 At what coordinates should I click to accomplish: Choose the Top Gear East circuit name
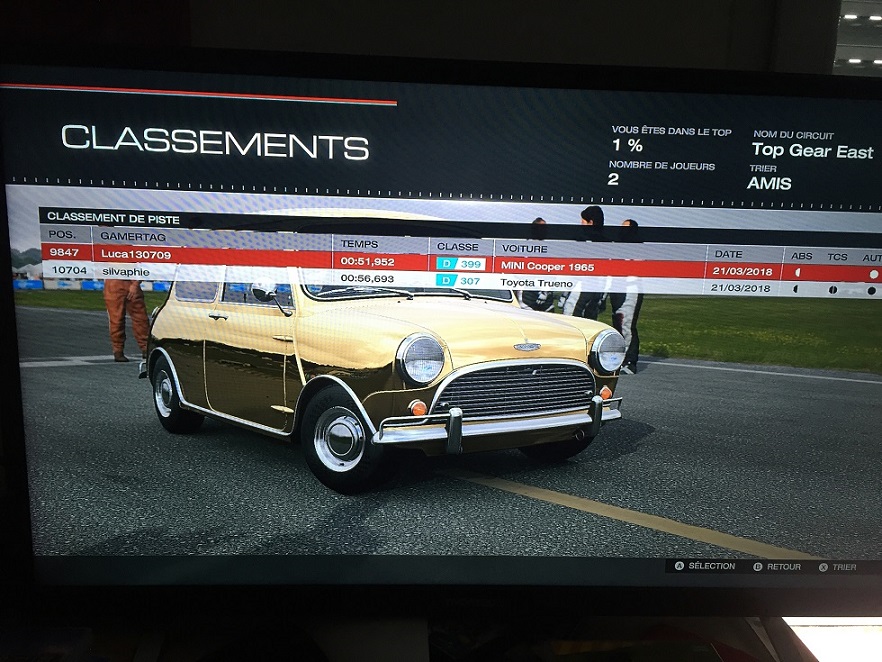pos(812,152)
